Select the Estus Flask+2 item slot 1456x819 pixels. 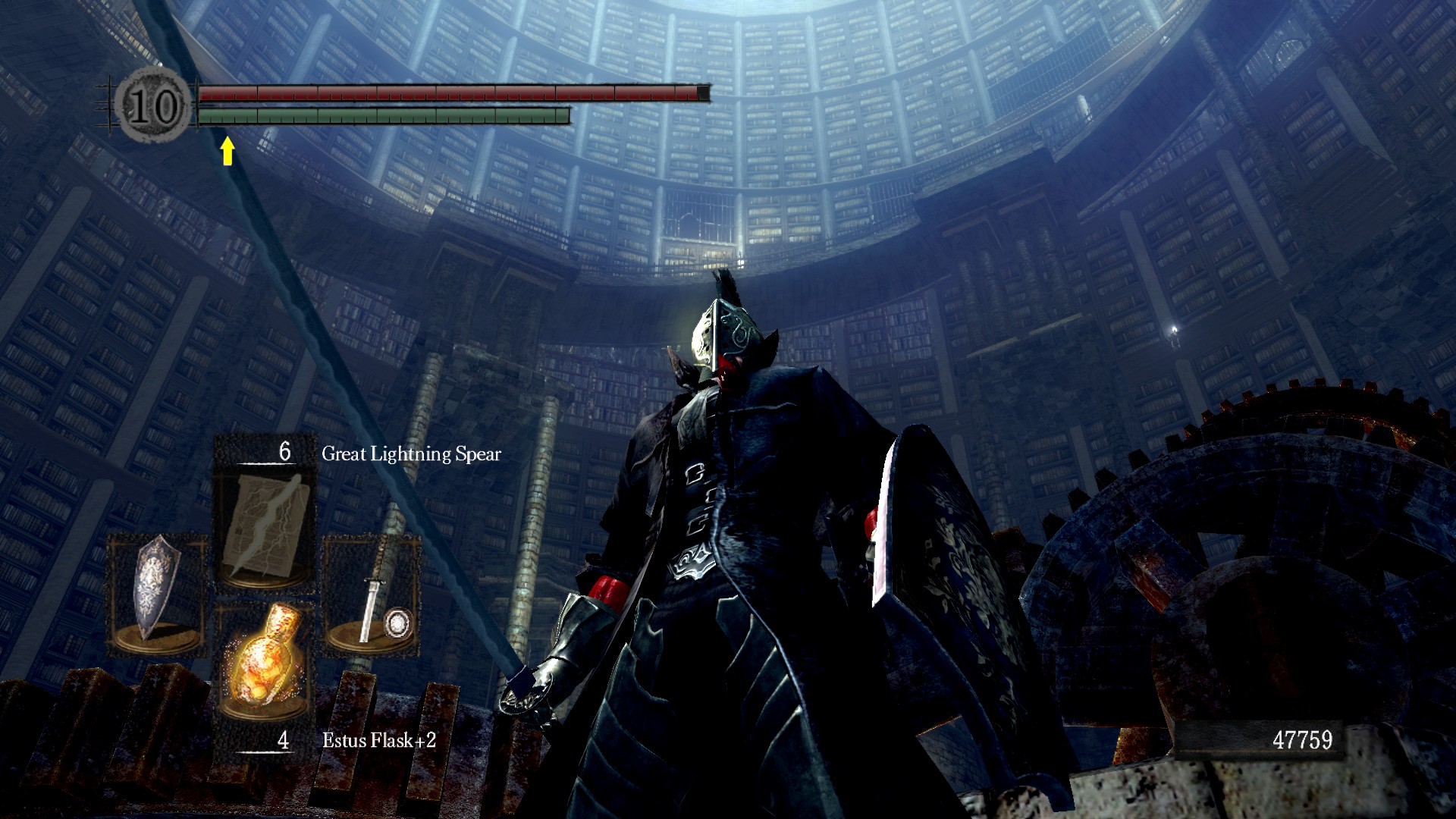[x=263, y=658]
